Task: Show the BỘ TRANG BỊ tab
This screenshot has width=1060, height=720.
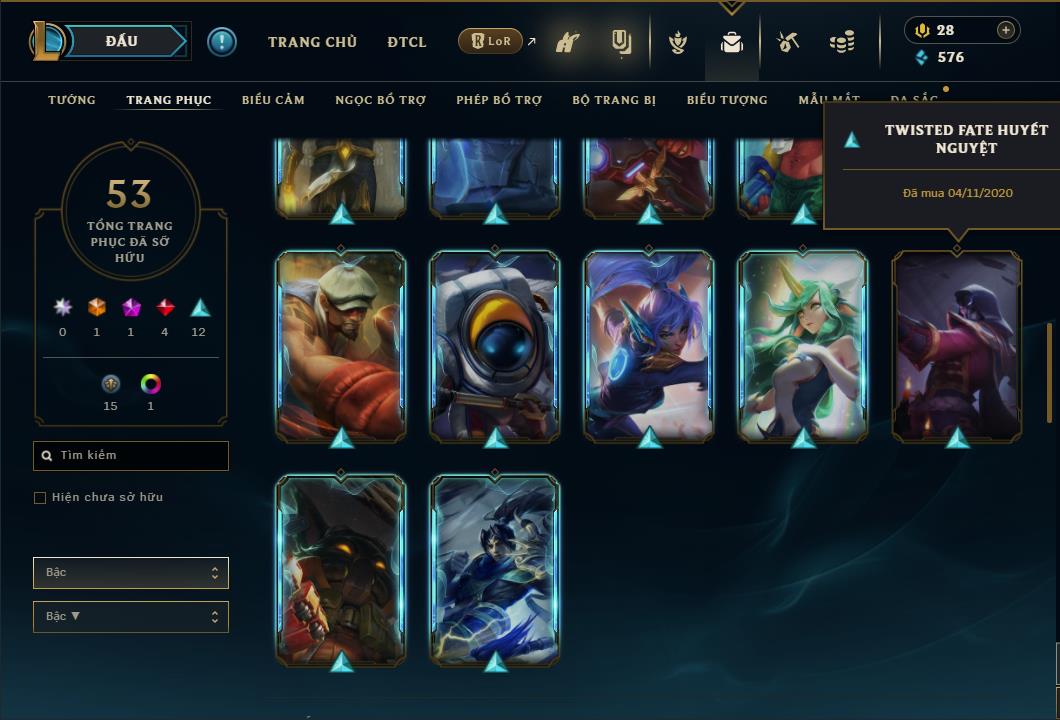Action: pyautogui.click(x=614, y=100)
